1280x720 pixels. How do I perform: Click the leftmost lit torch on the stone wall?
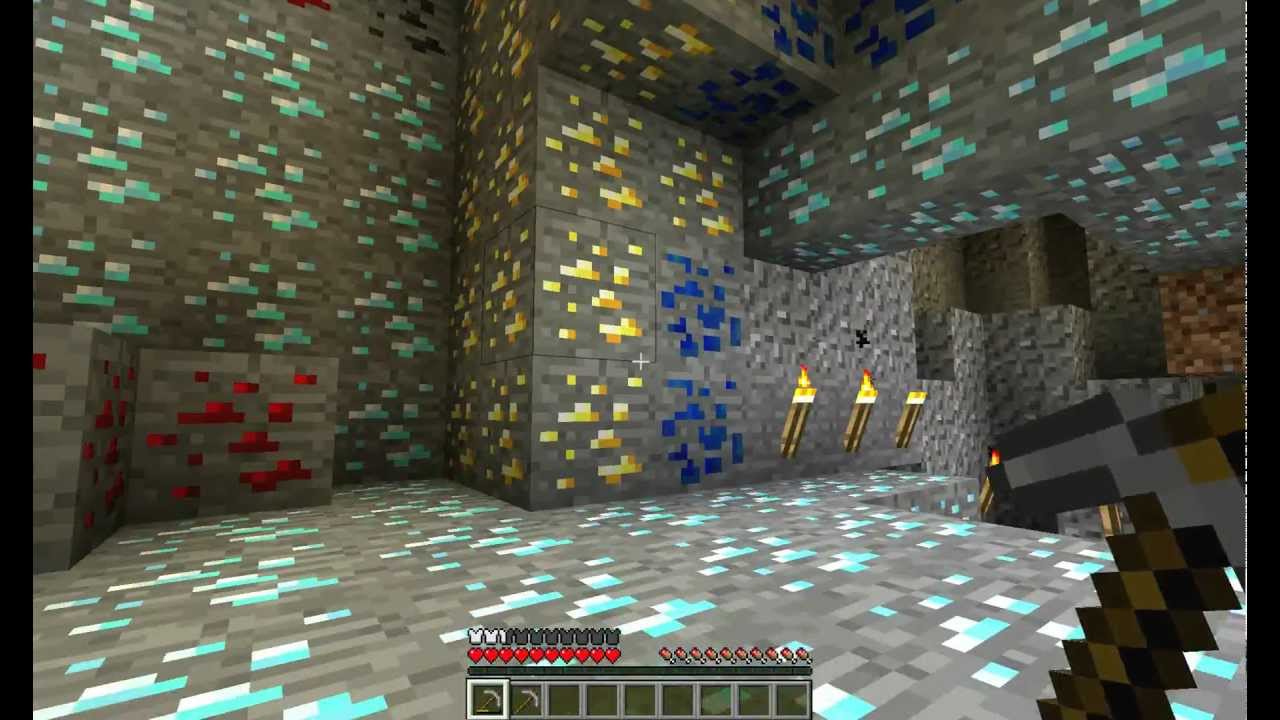pos(800,400)
